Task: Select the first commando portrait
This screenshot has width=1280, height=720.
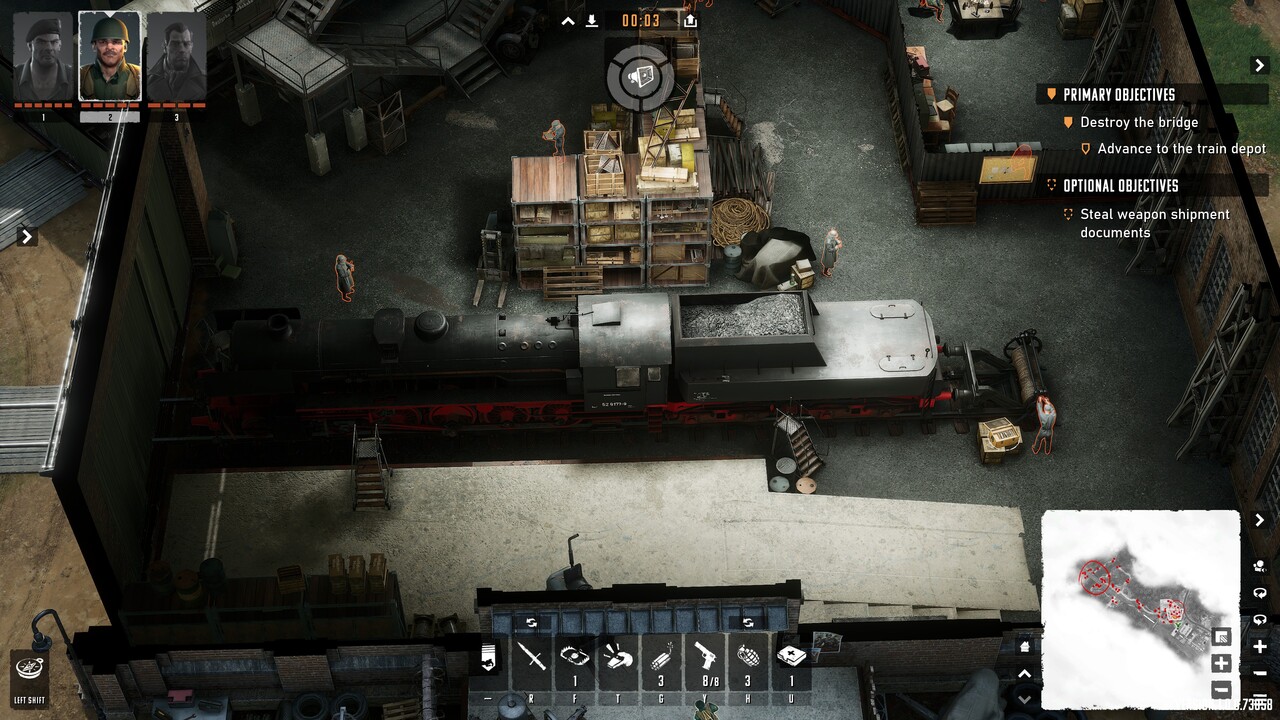Action: click(x=43, y=57)
